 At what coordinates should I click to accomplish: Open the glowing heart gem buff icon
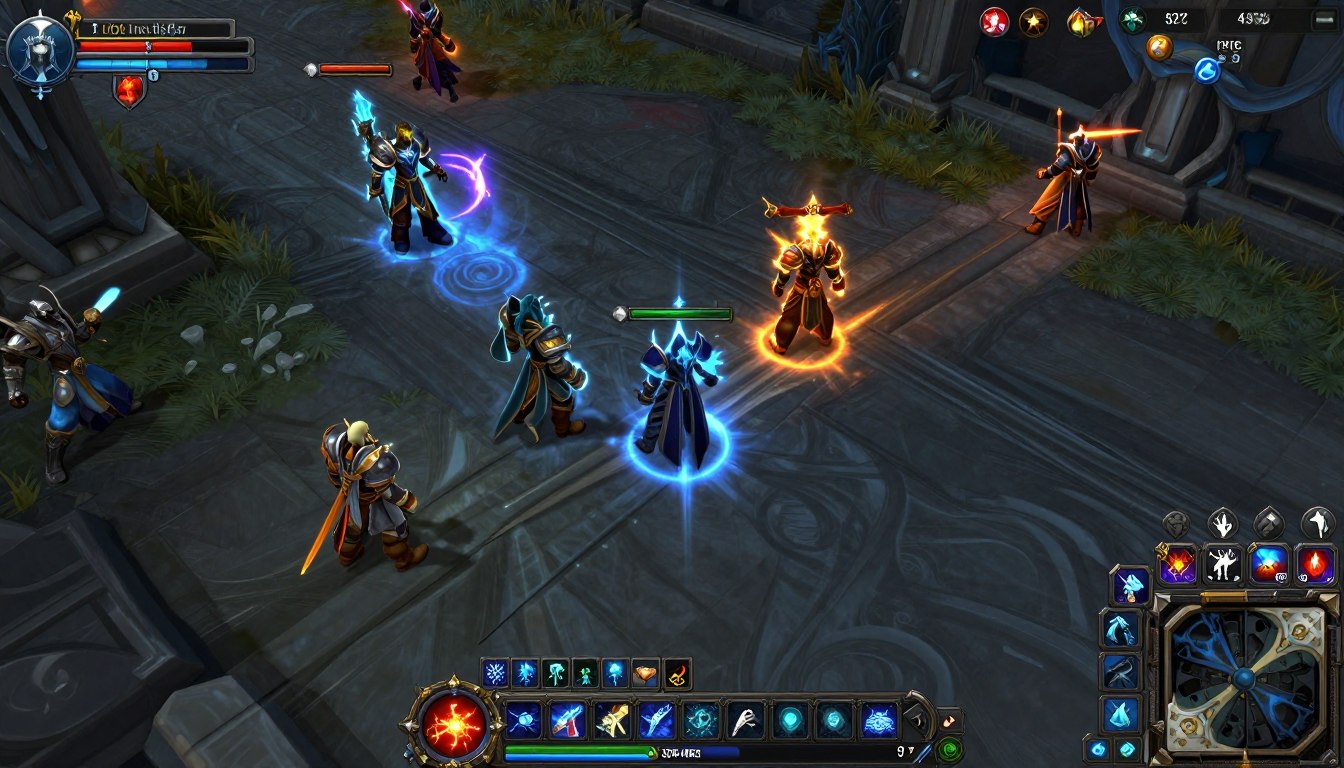[644, 673]
